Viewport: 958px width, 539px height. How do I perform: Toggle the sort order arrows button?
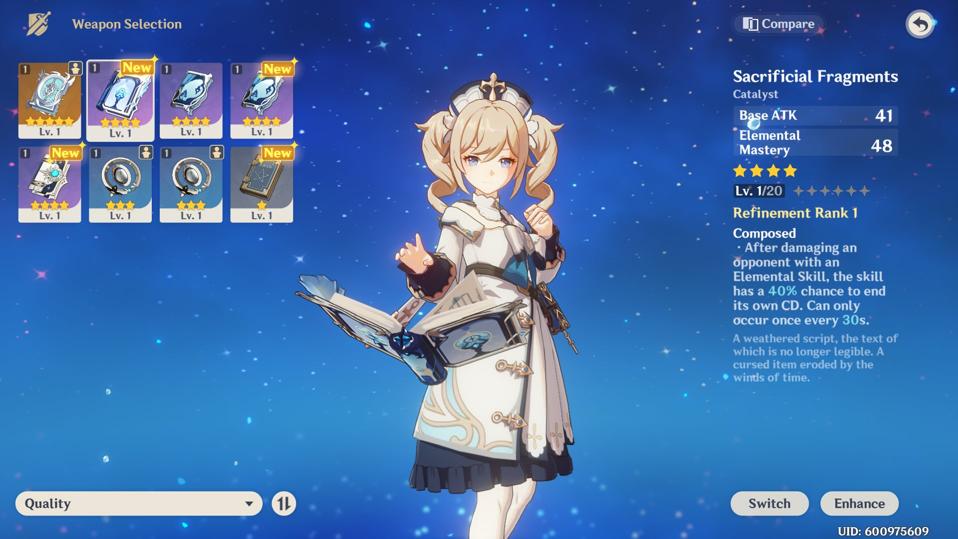pyautogui.click(x=284, y=503)
